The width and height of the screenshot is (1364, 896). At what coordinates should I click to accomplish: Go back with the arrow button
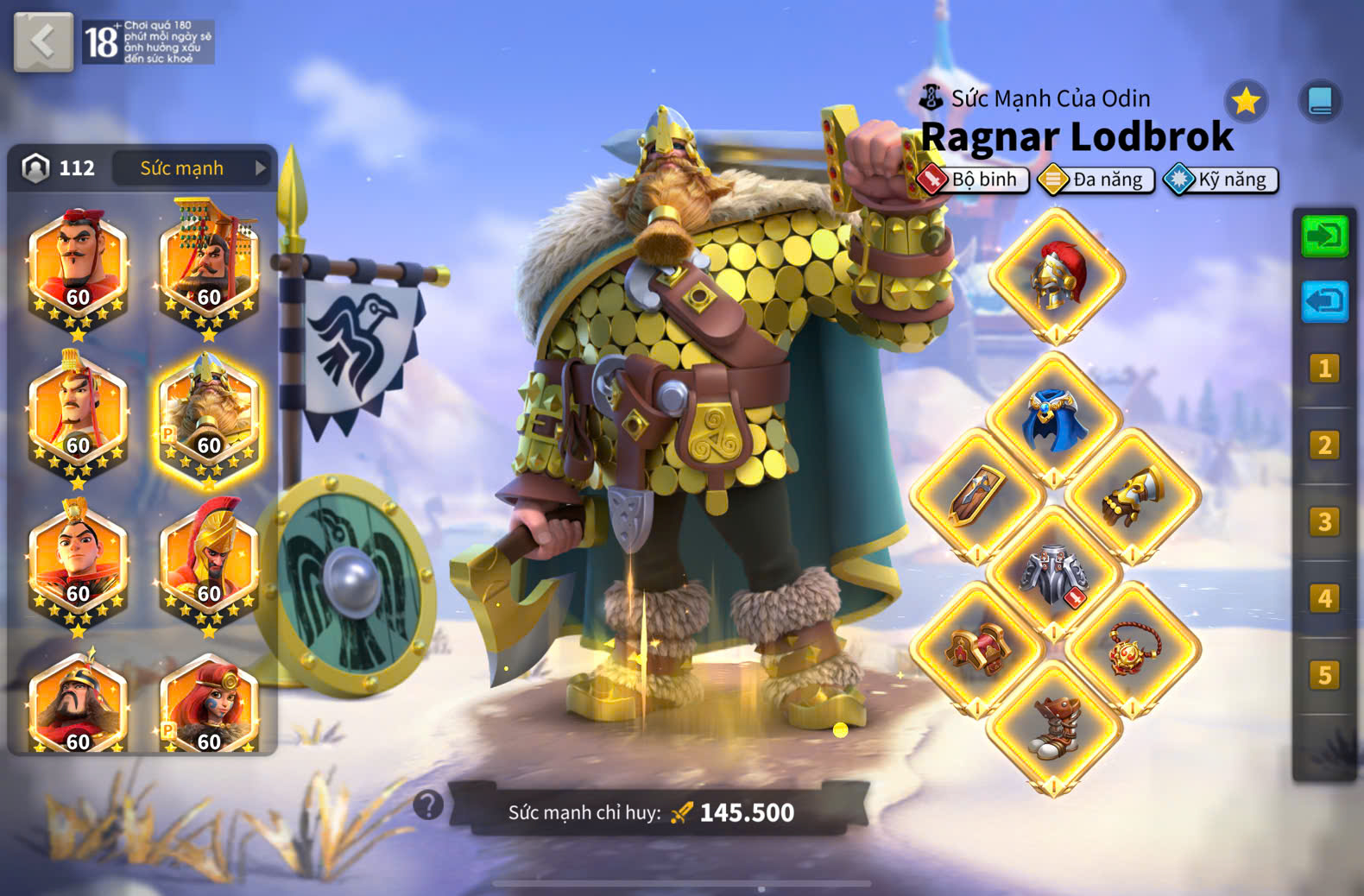pyautogui.click(x=43, y=41)
